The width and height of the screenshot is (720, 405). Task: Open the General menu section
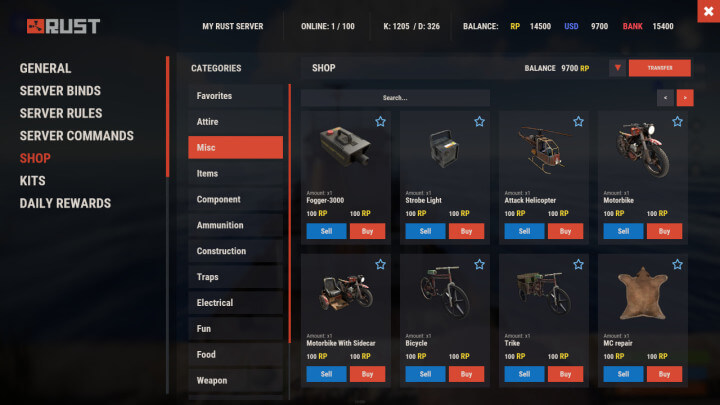coord(46,68)
